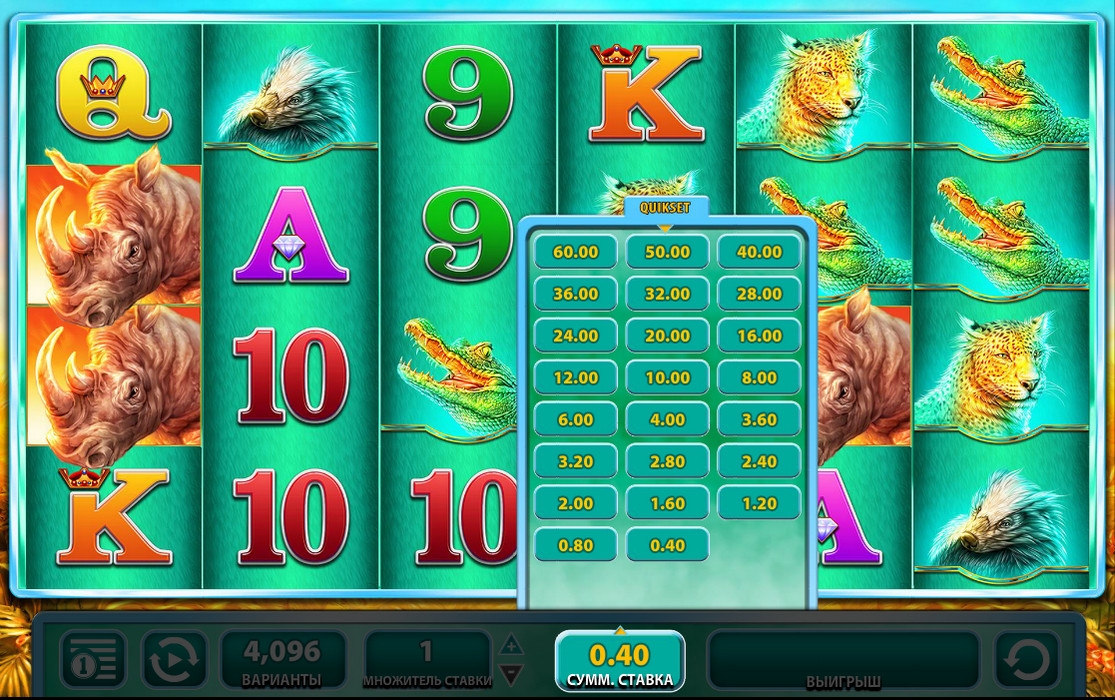Select the 3.60 bet amount
This screenshot has height=700, width=1115.
pos(759,420)
